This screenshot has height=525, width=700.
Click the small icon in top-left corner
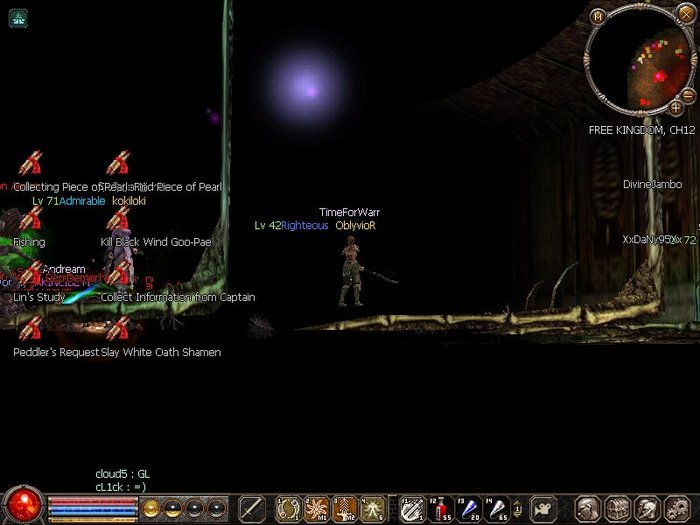pos(19,17)
